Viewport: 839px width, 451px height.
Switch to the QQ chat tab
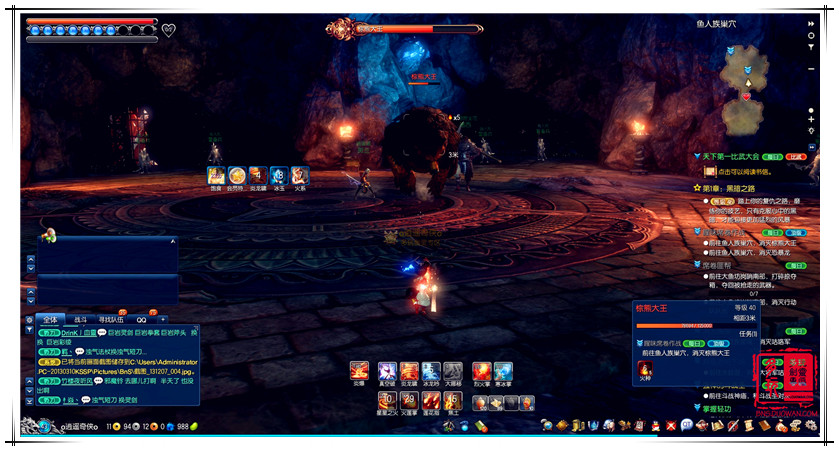click(142, 319)
